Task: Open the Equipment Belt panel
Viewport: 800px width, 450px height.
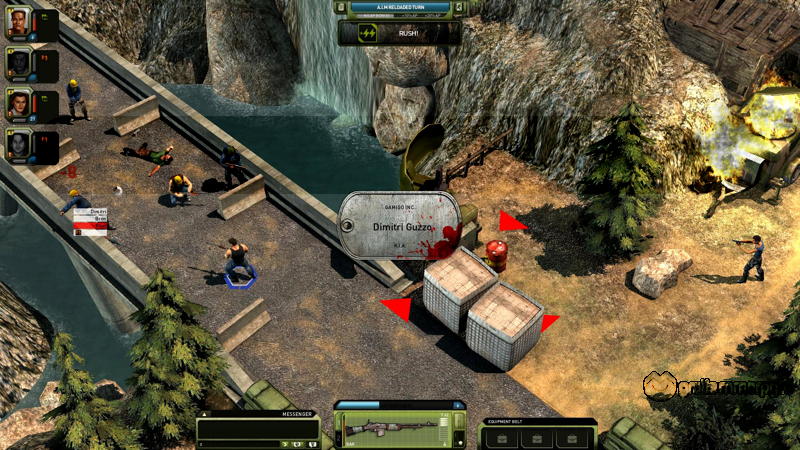Action: (x=538, y=422)
